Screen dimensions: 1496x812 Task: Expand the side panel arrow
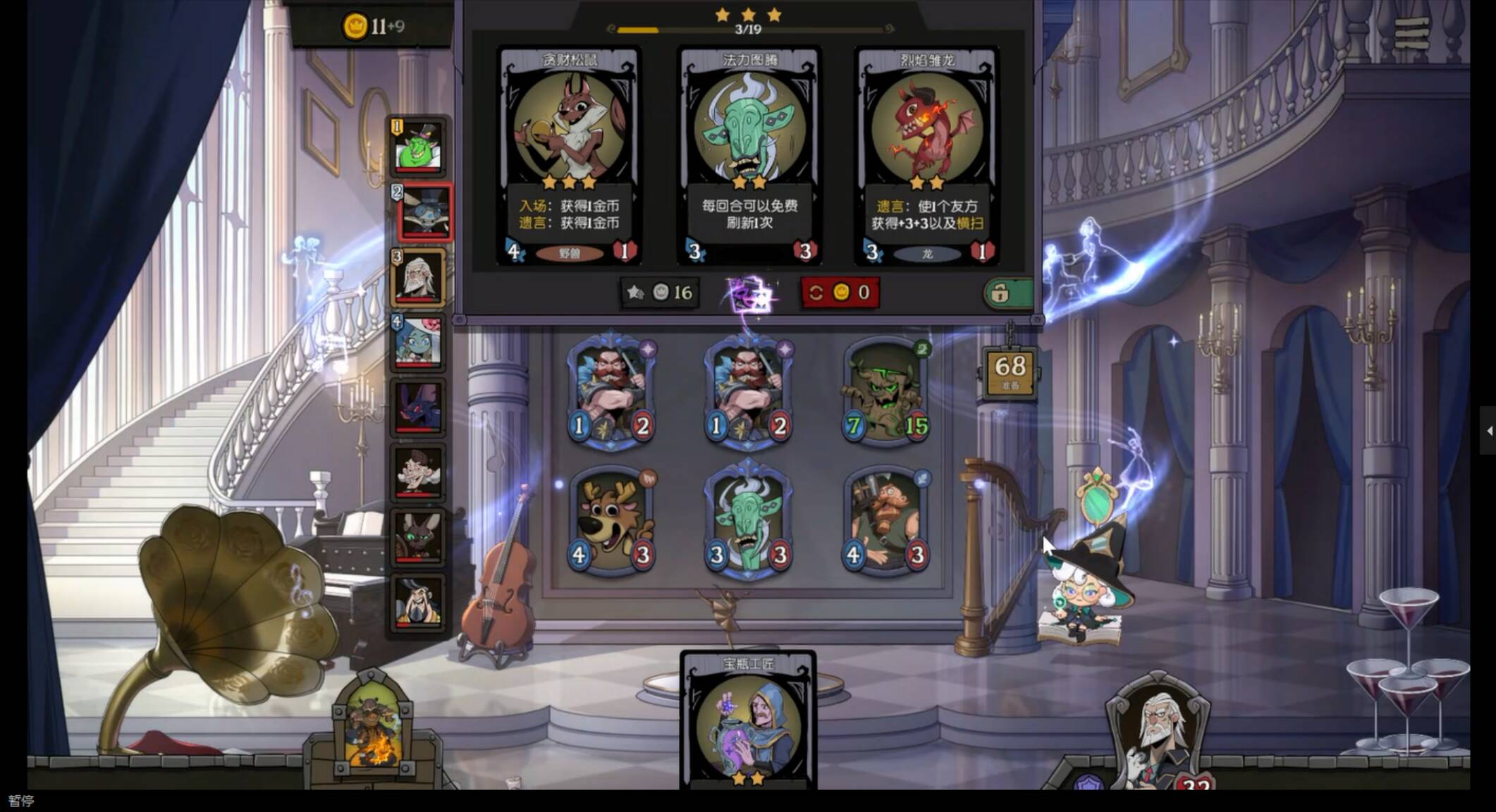(1488, 431)
